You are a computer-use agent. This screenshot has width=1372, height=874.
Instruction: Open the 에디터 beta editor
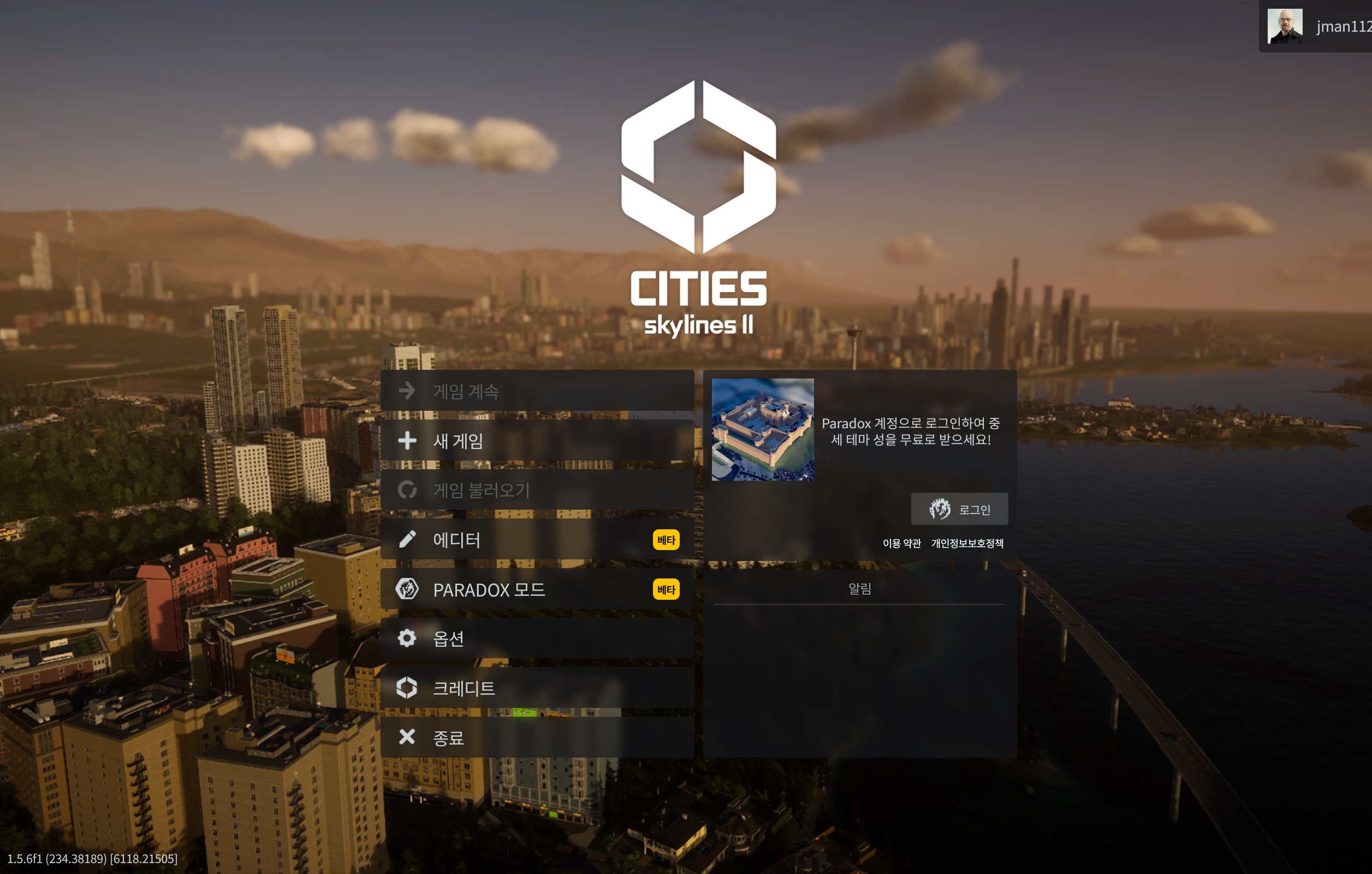537,539
